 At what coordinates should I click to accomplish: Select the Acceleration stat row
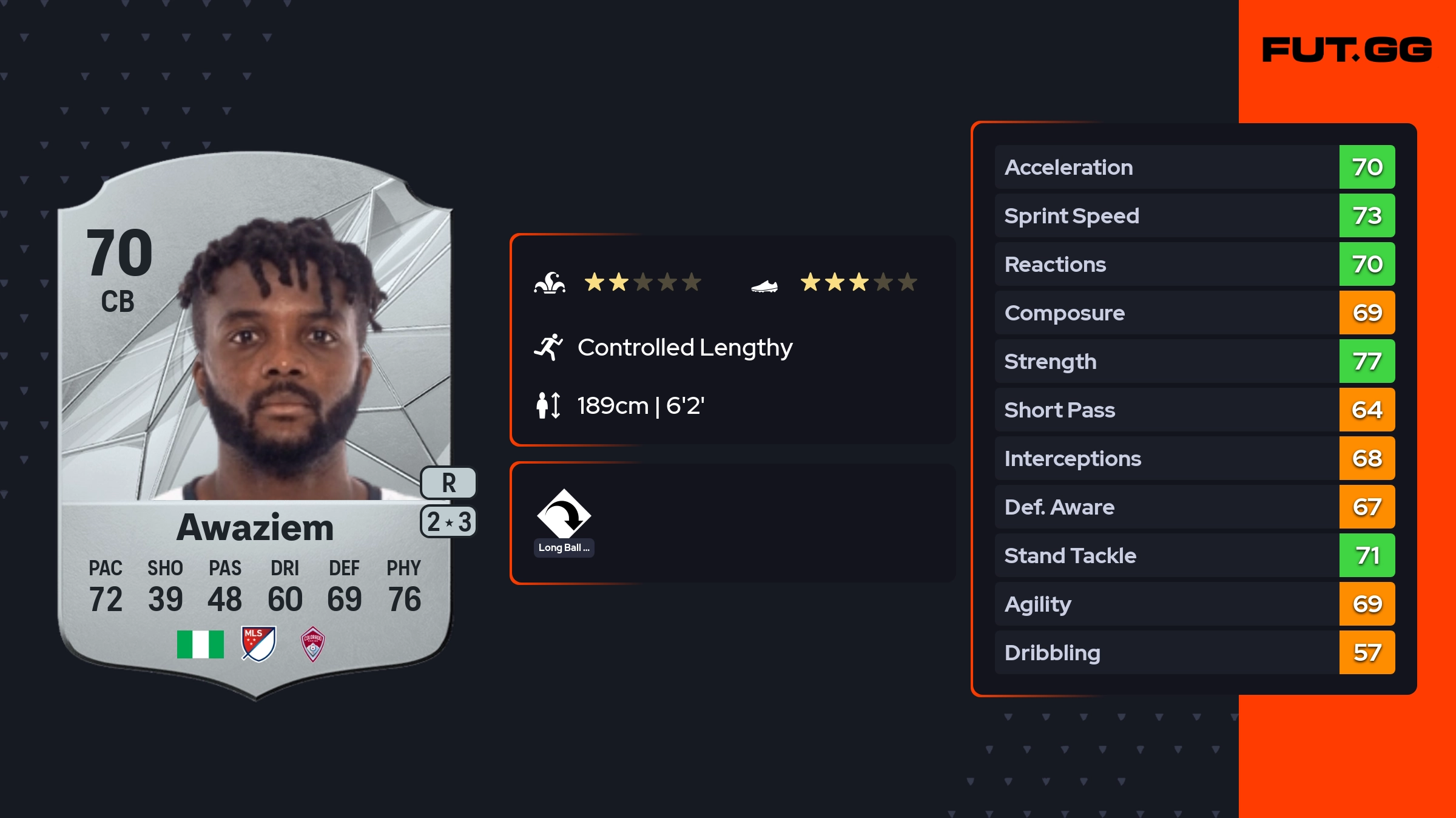tap(1194, 167)
